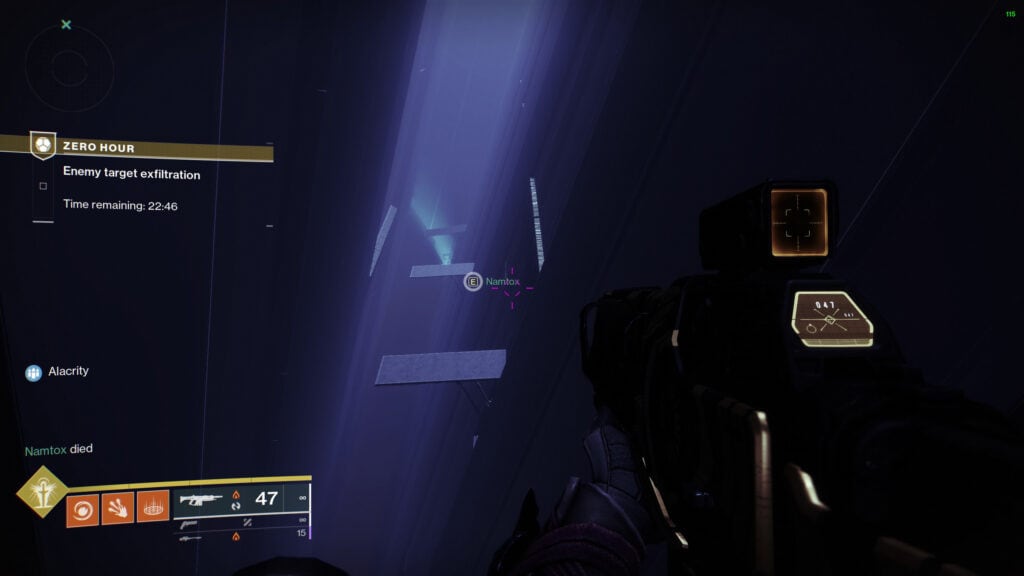Click the Zero Hour mission emblem

coord(43,146)
